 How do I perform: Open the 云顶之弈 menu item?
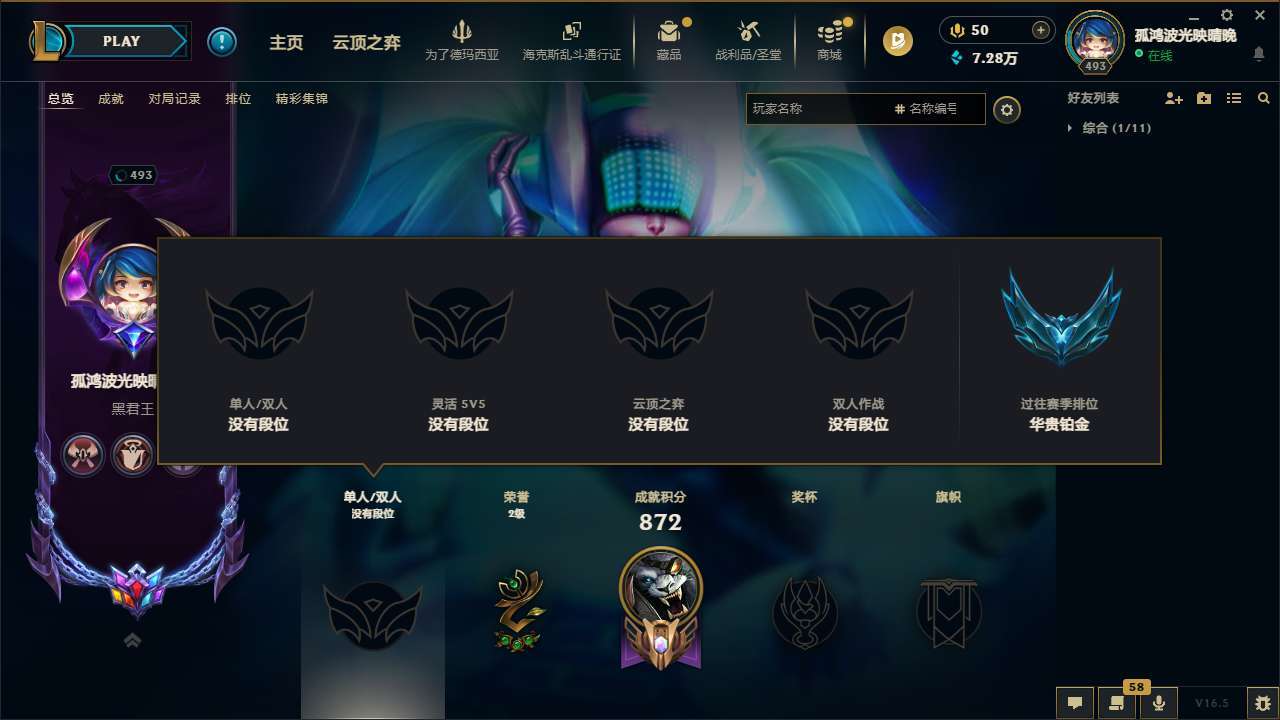364,42
